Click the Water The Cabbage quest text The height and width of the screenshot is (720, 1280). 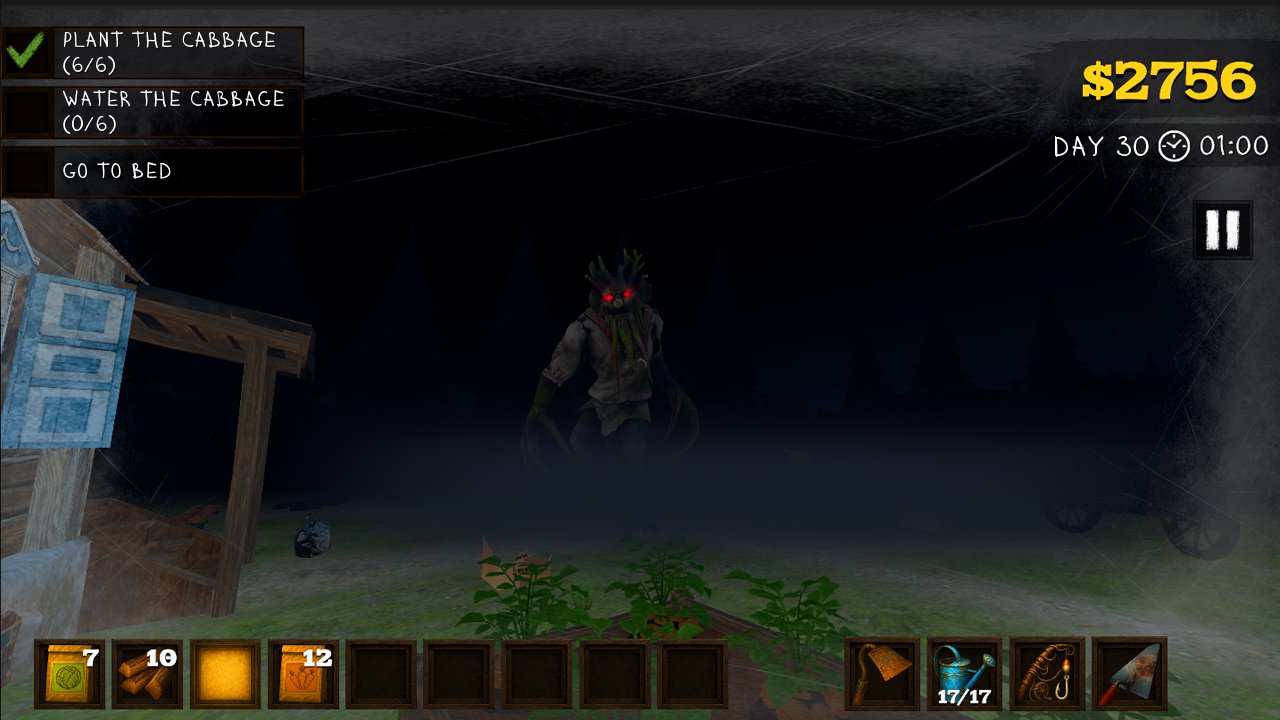click(x=173, y=110)
